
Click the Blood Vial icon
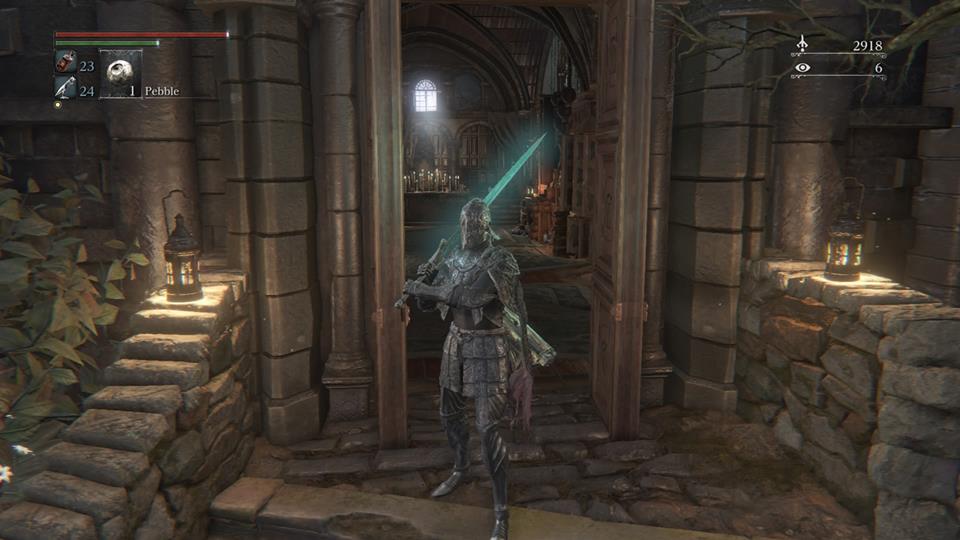pos(64,64)
